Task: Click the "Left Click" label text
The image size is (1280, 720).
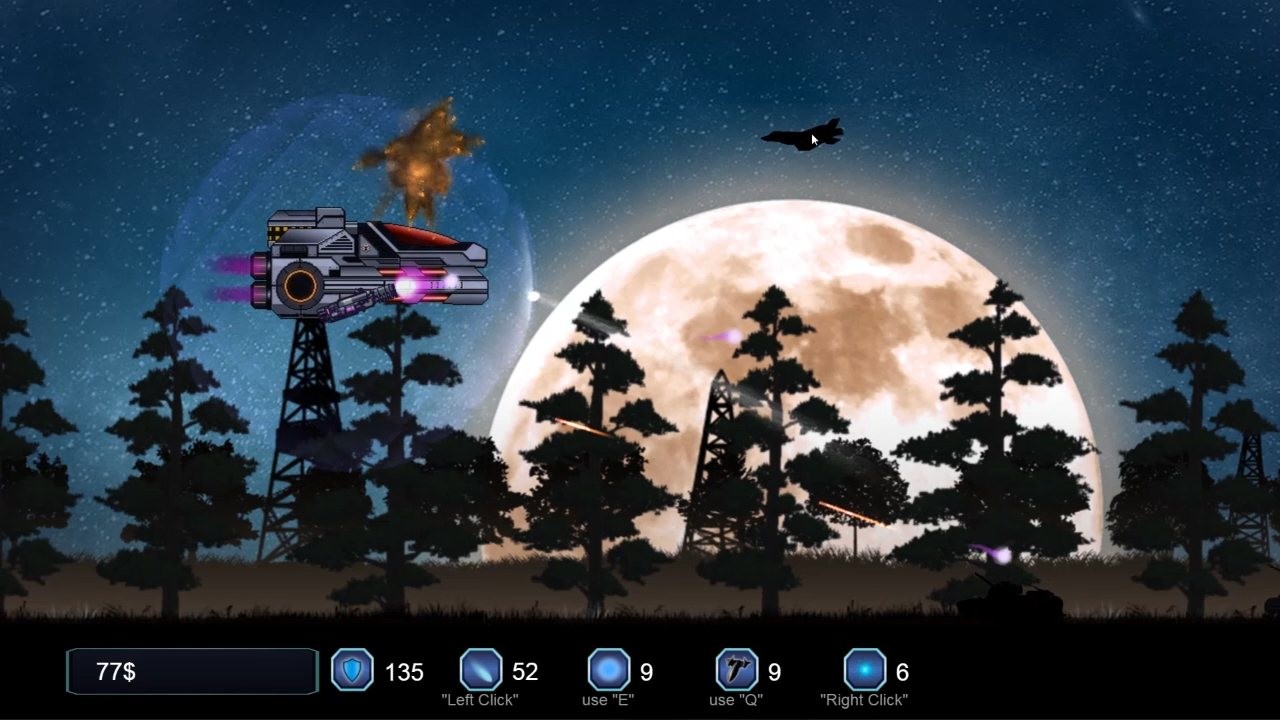Action: (481, 701)
